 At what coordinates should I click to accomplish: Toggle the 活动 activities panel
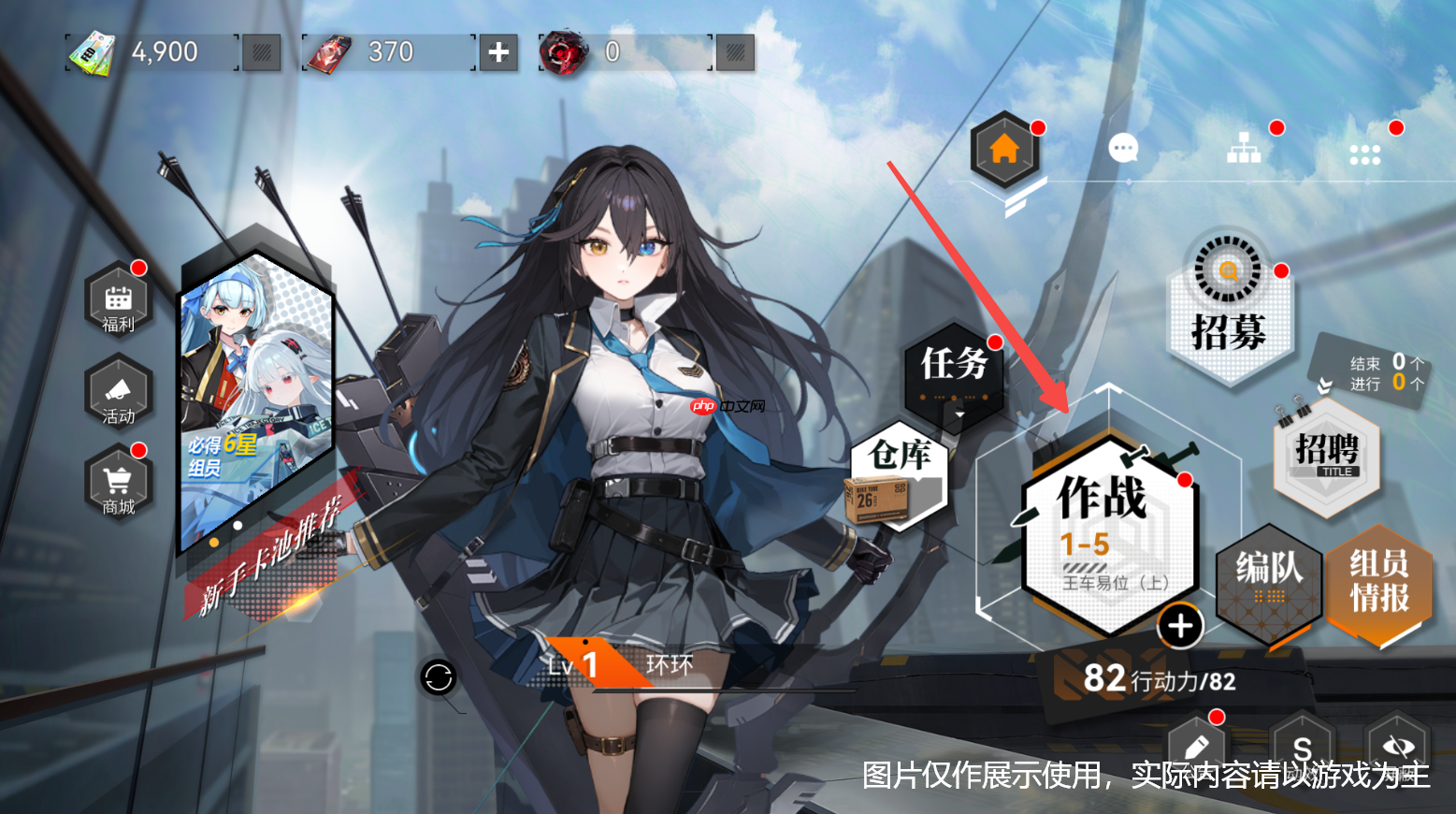click(x=118, y=396)
